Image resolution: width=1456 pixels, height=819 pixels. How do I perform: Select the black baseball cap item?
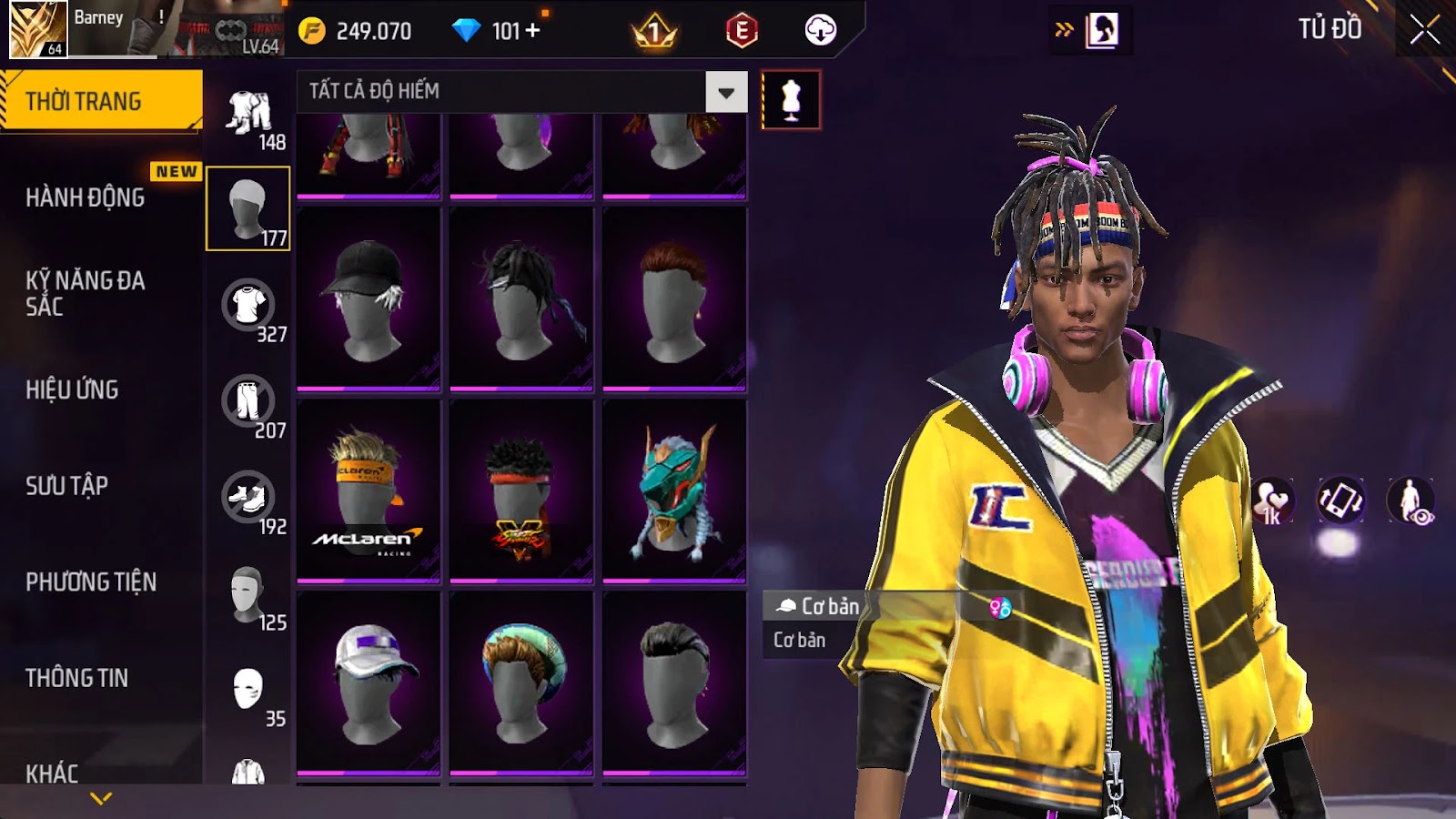[369, 298]
